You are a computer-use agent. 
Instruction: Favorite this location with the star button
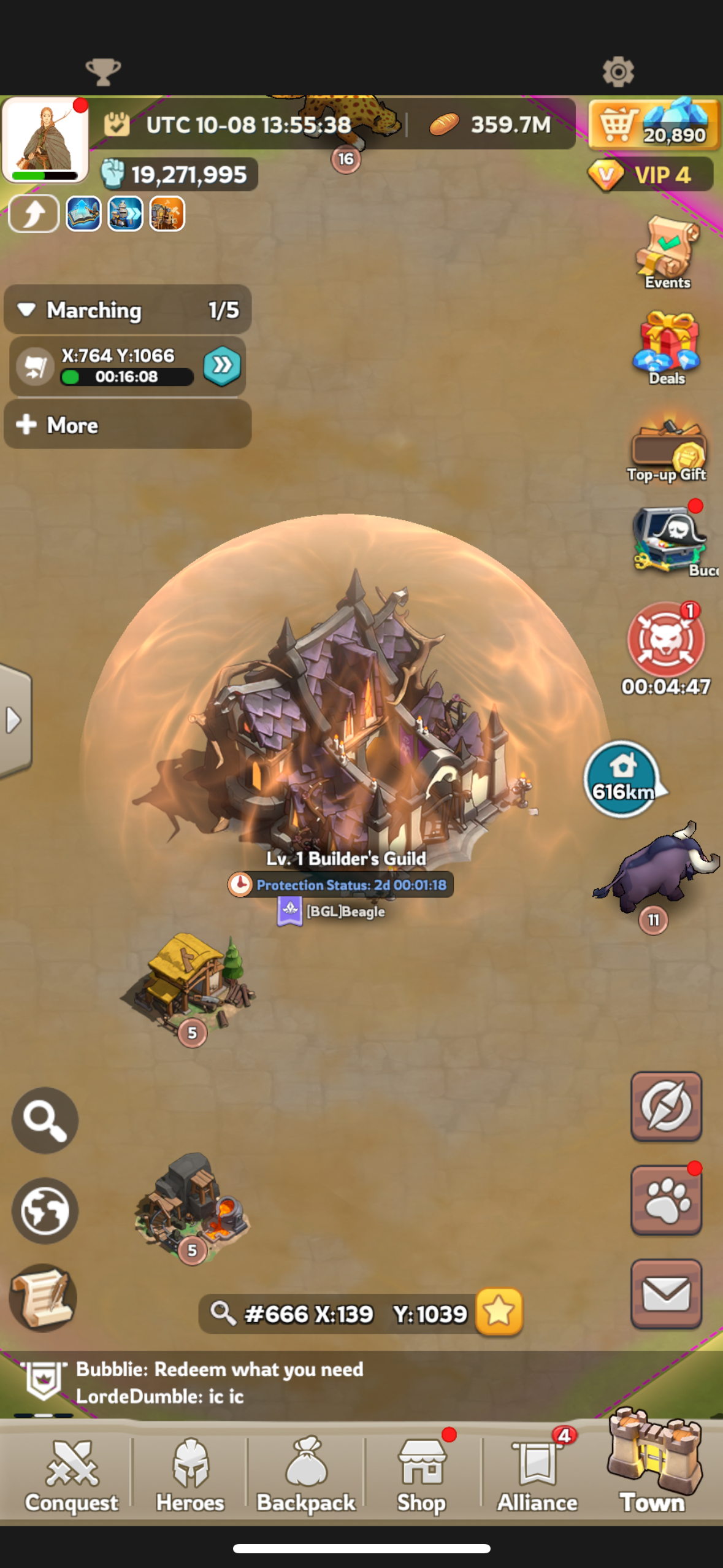coord(499,1312)
